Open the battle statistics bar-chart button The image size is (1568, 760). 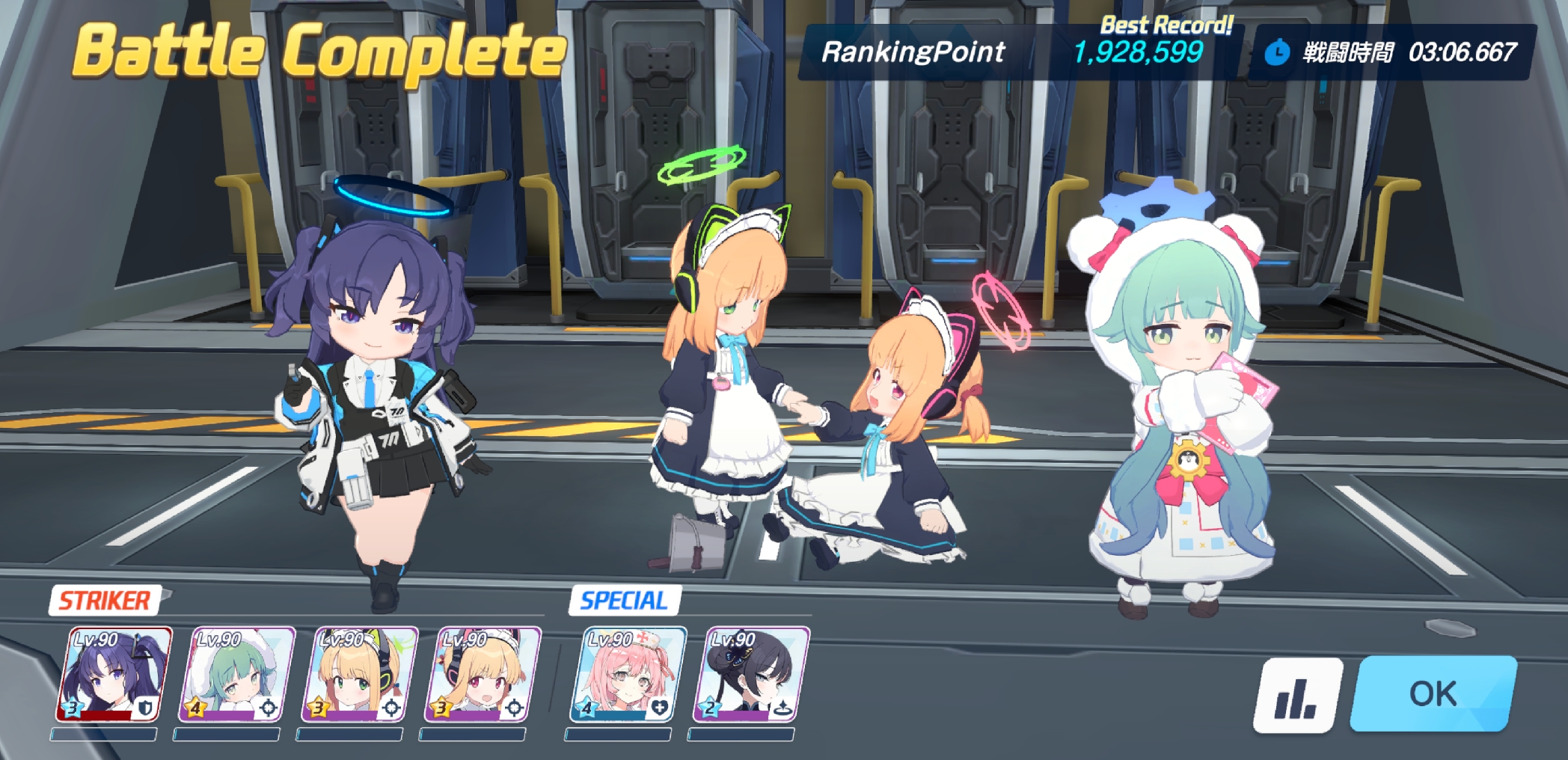click(x=1296, y=696)
